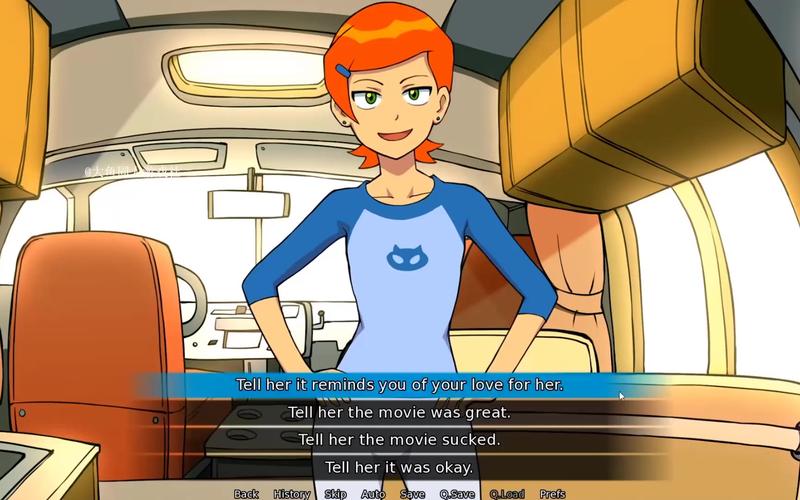800x500 pixels.
Task: Go Back to the previous line
Action: pyautogui.click(x=246, y=494)
